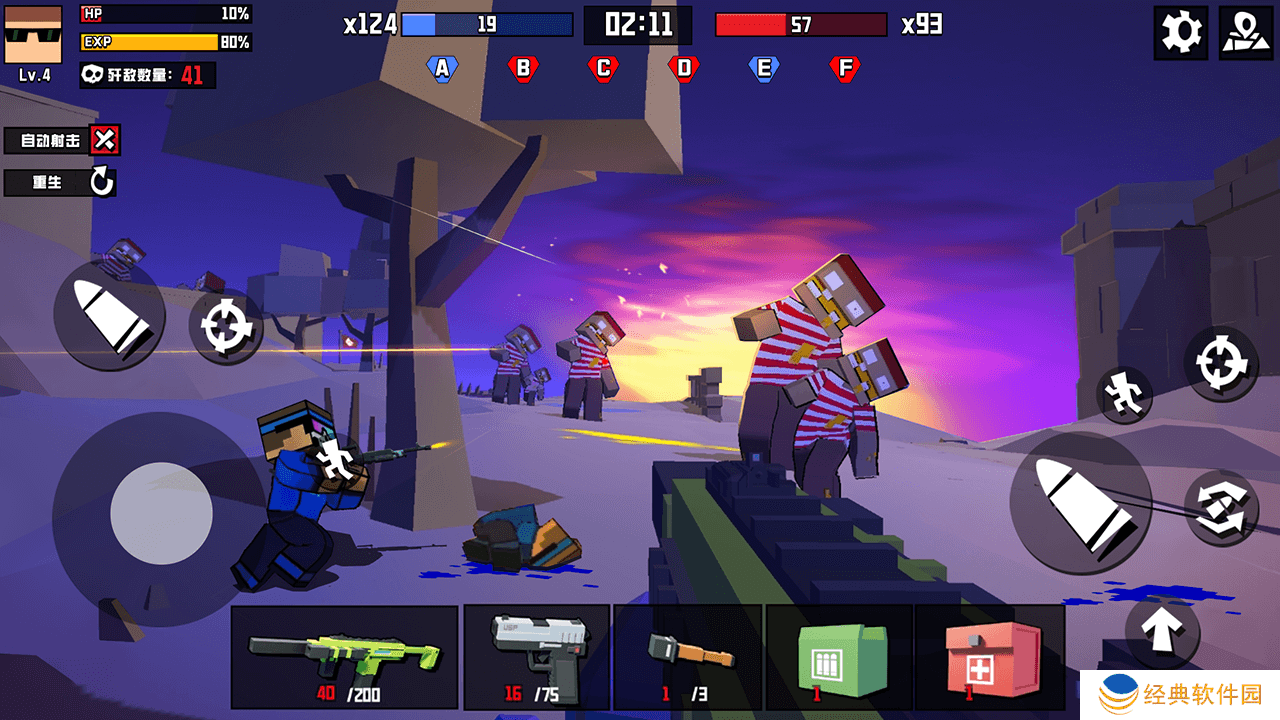This screenshot has width=1280, height=720.
Task: Open the map with the location pin icon
Action: point(1245,33)
